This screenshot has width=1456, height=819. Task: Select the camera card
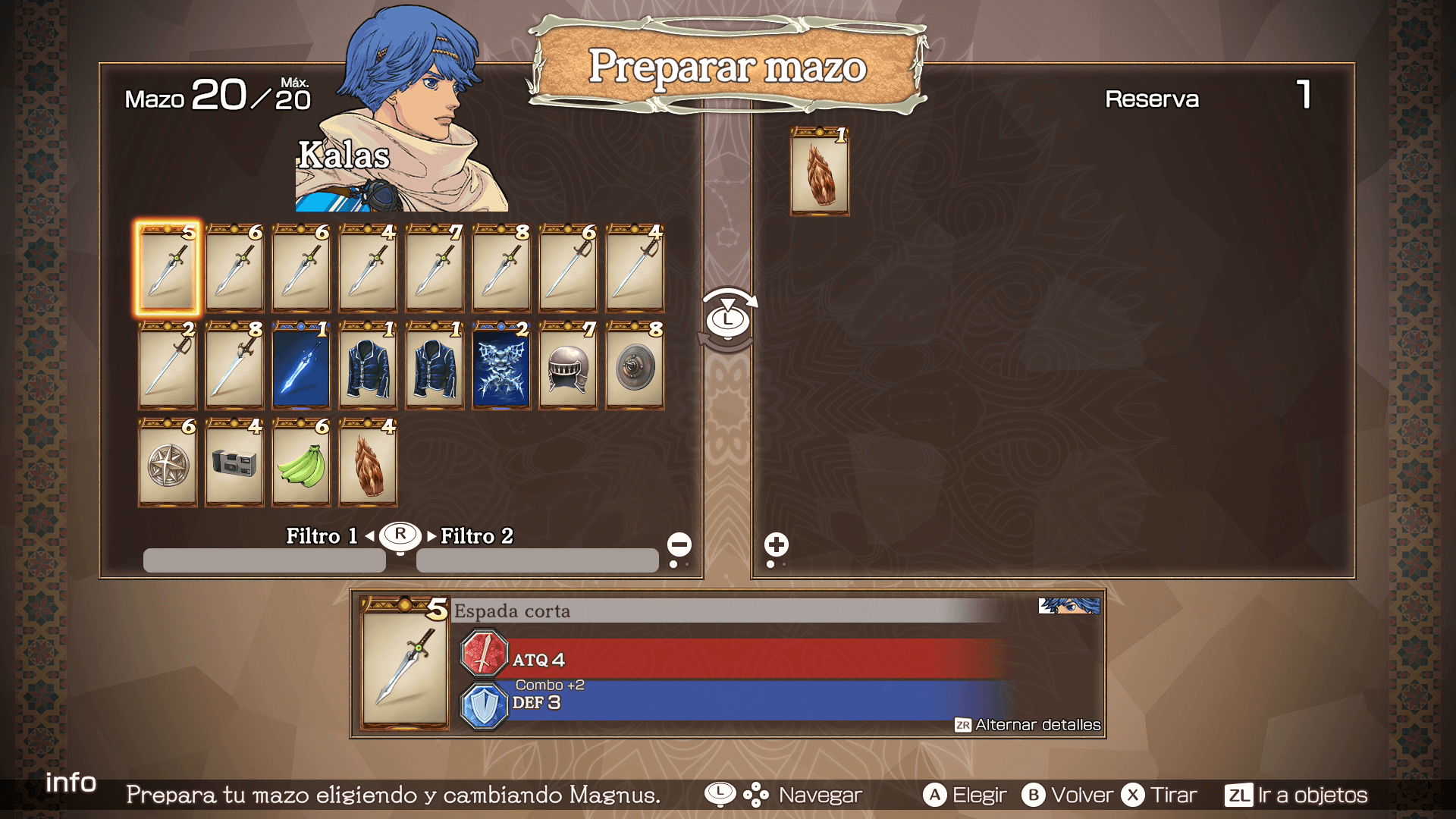coord(234,463)
